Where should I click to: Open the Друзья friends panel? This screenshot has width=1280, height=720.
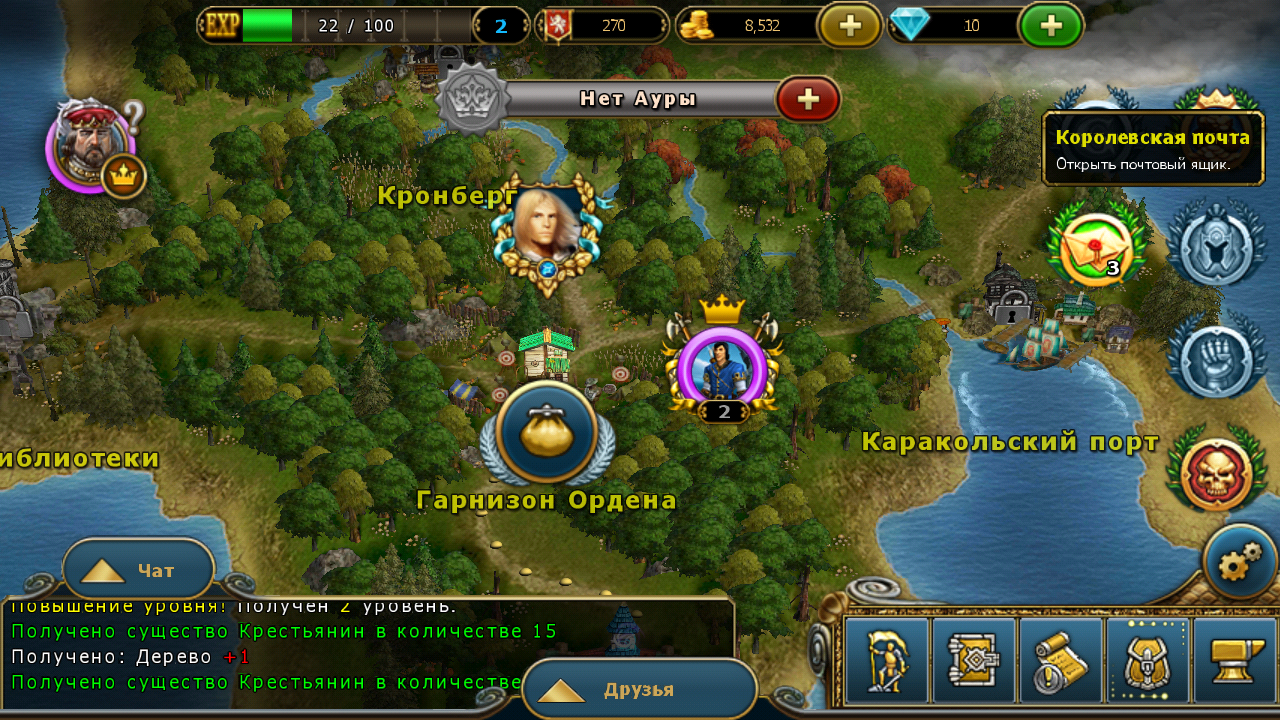(638, 690)
